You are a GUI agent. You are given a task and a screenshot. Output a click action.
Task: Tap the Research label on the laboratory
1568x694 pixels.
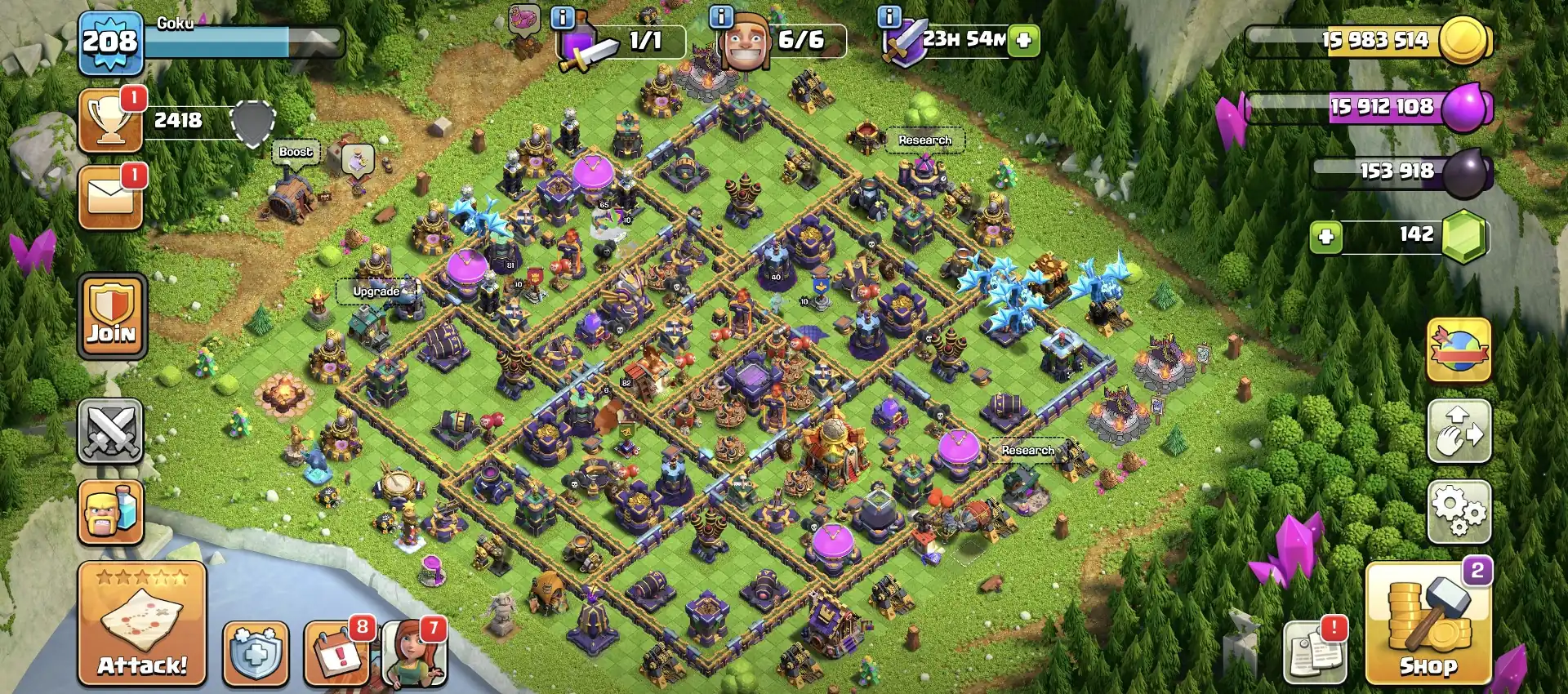(924, 140)
